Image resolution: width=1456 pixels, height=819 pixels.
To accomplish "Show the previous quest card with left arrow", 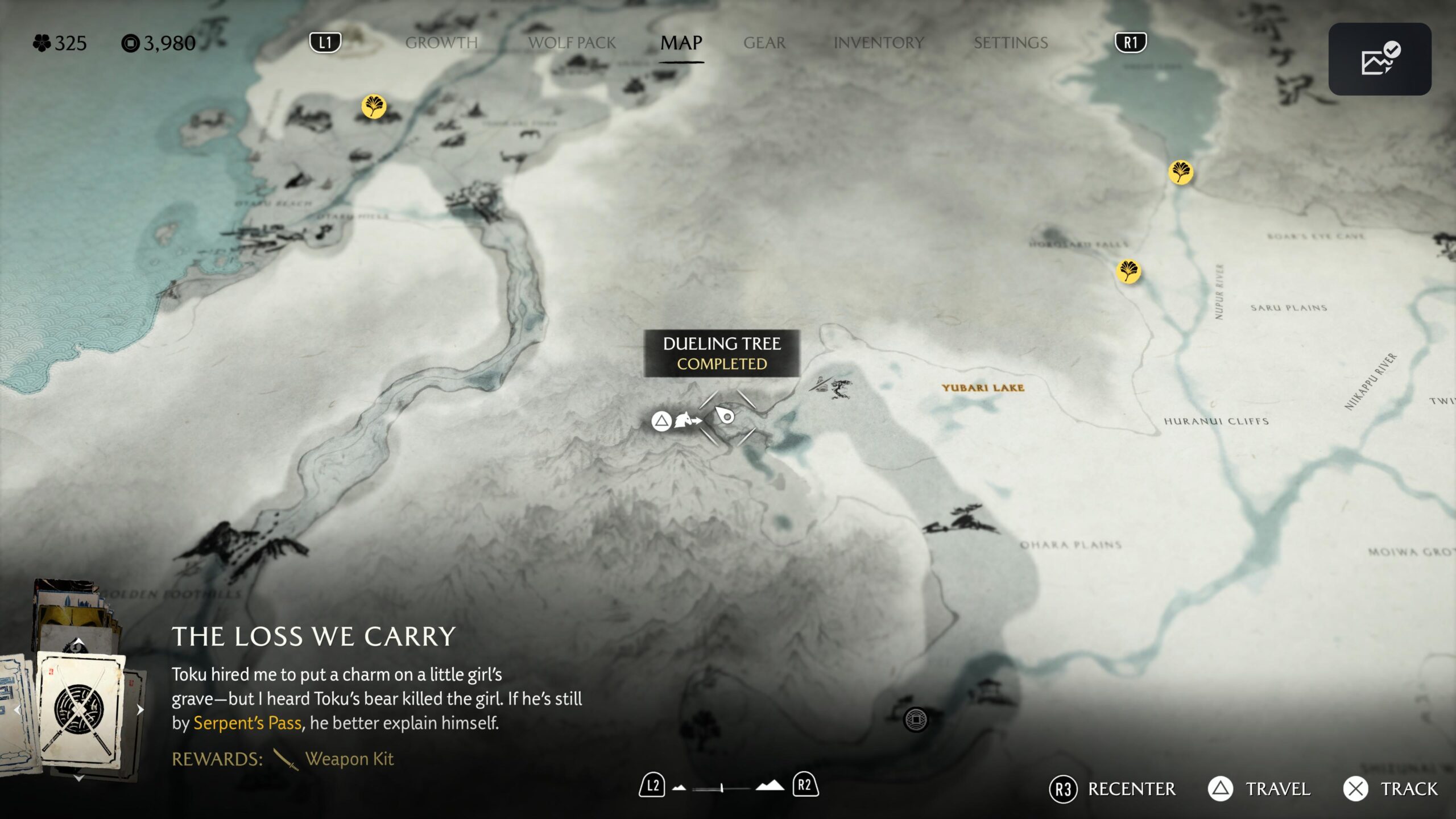I will 17,710.
